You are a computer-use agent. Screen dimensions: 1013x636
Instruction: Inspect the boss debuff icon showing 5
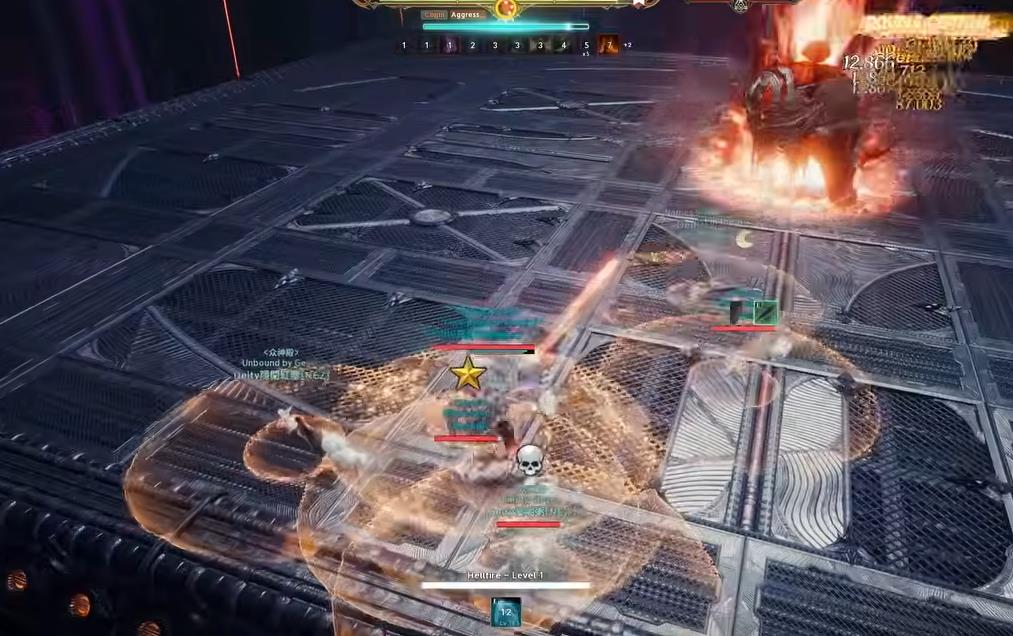click(586, 45)
